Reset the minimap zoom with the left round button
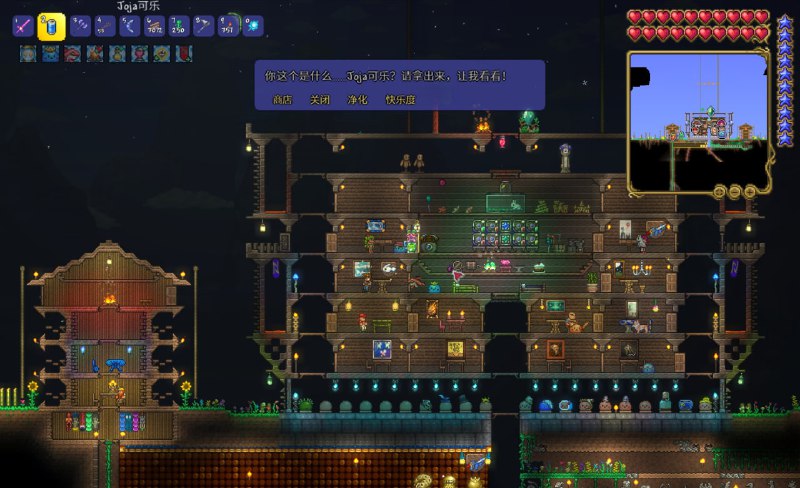The image size is (800, 488). click(718, 191)
